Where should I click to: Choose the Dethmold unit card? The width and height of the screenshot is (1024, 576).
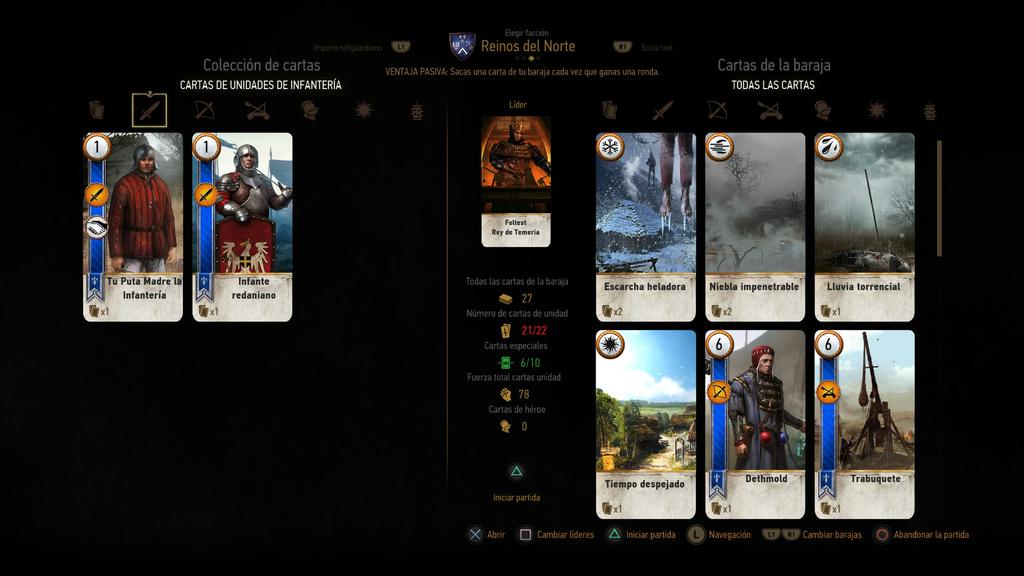point(755,424)
